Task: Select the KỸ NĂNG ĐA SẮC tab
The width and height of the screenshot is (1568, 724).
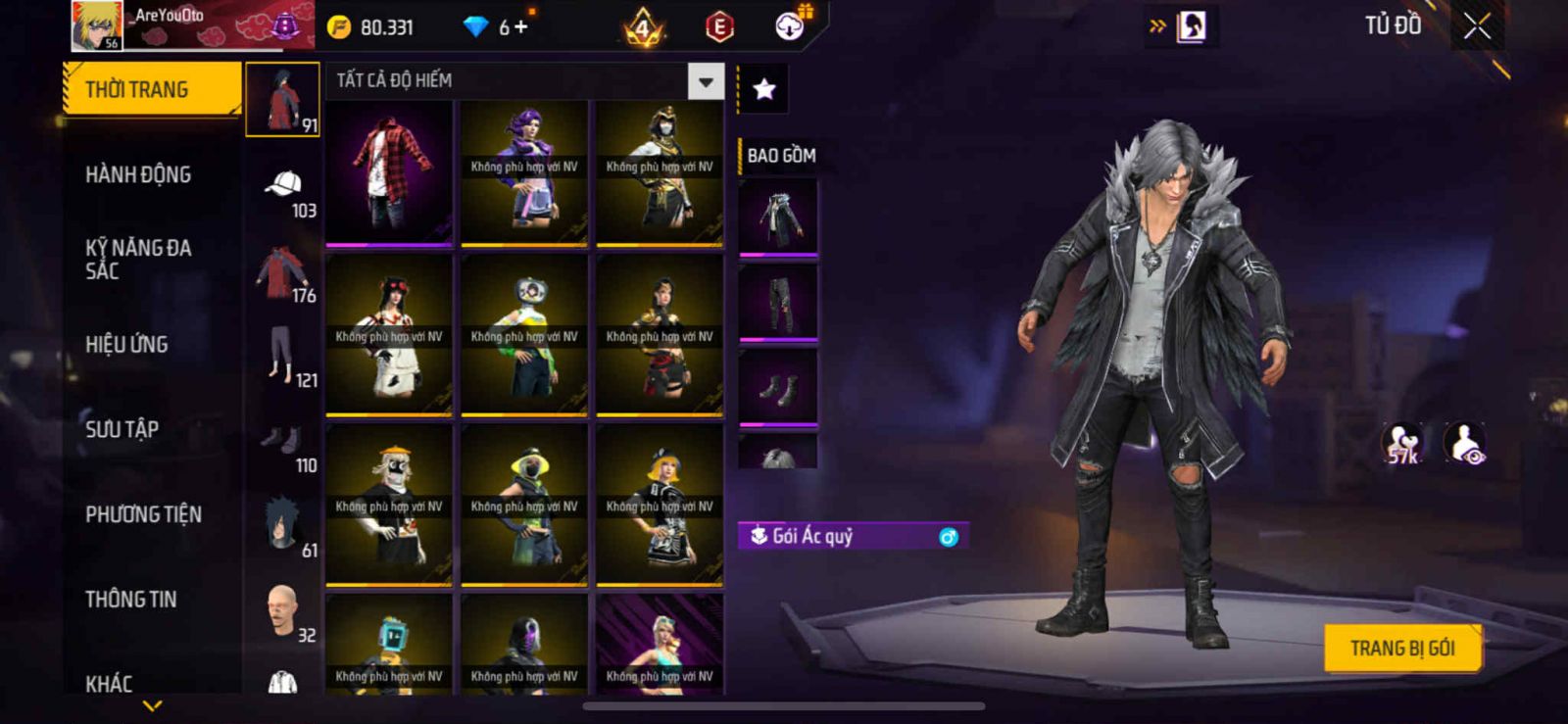Action: (x=138, y=260)
